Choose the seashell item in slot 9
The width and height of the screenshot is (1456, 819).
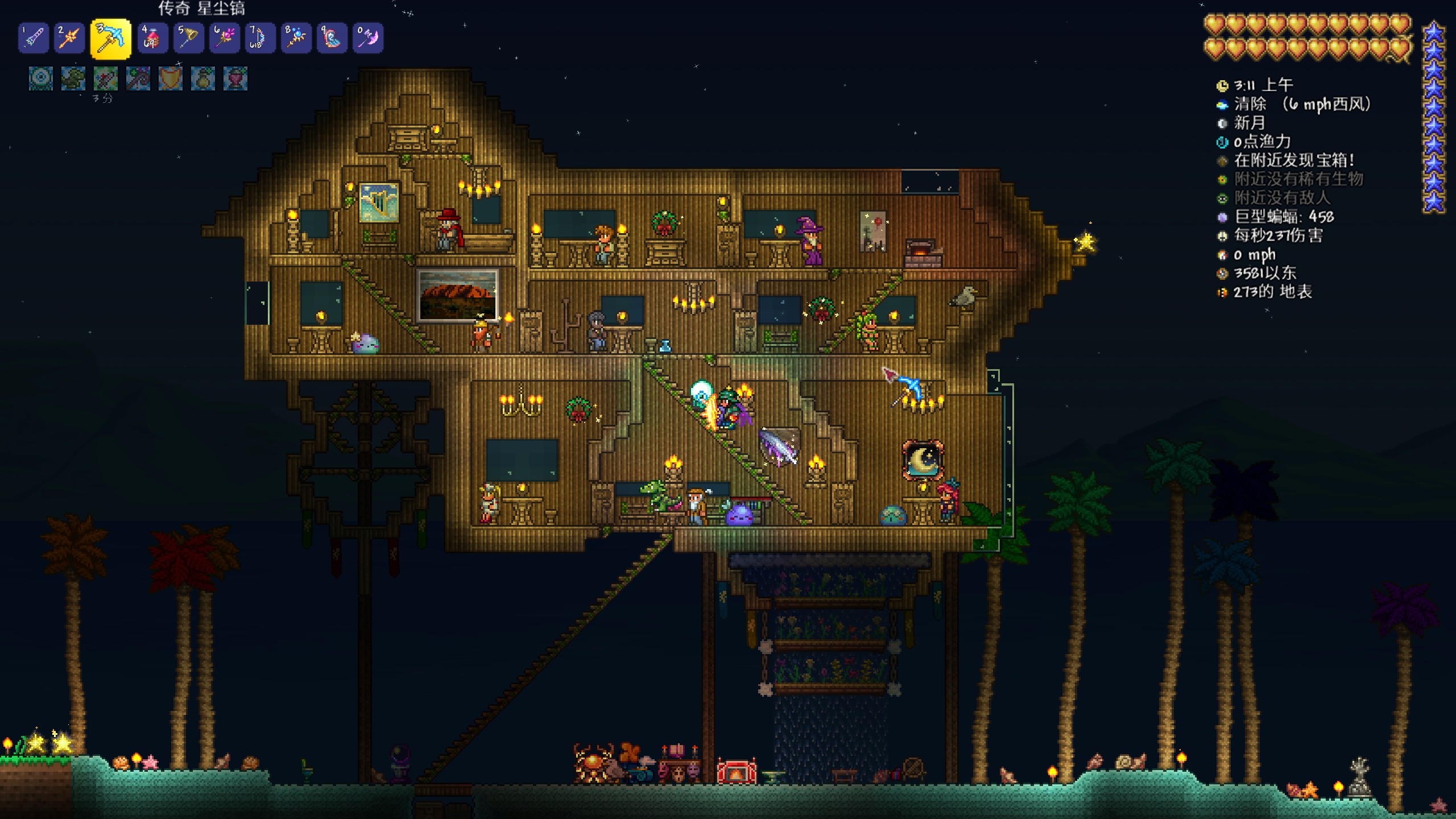coord(332,38)
